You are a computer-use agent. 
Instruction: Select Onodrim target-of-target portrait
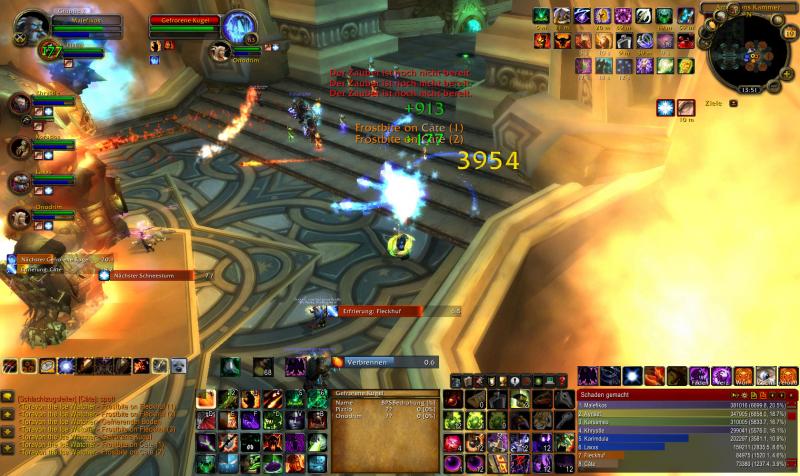point(222,50)
